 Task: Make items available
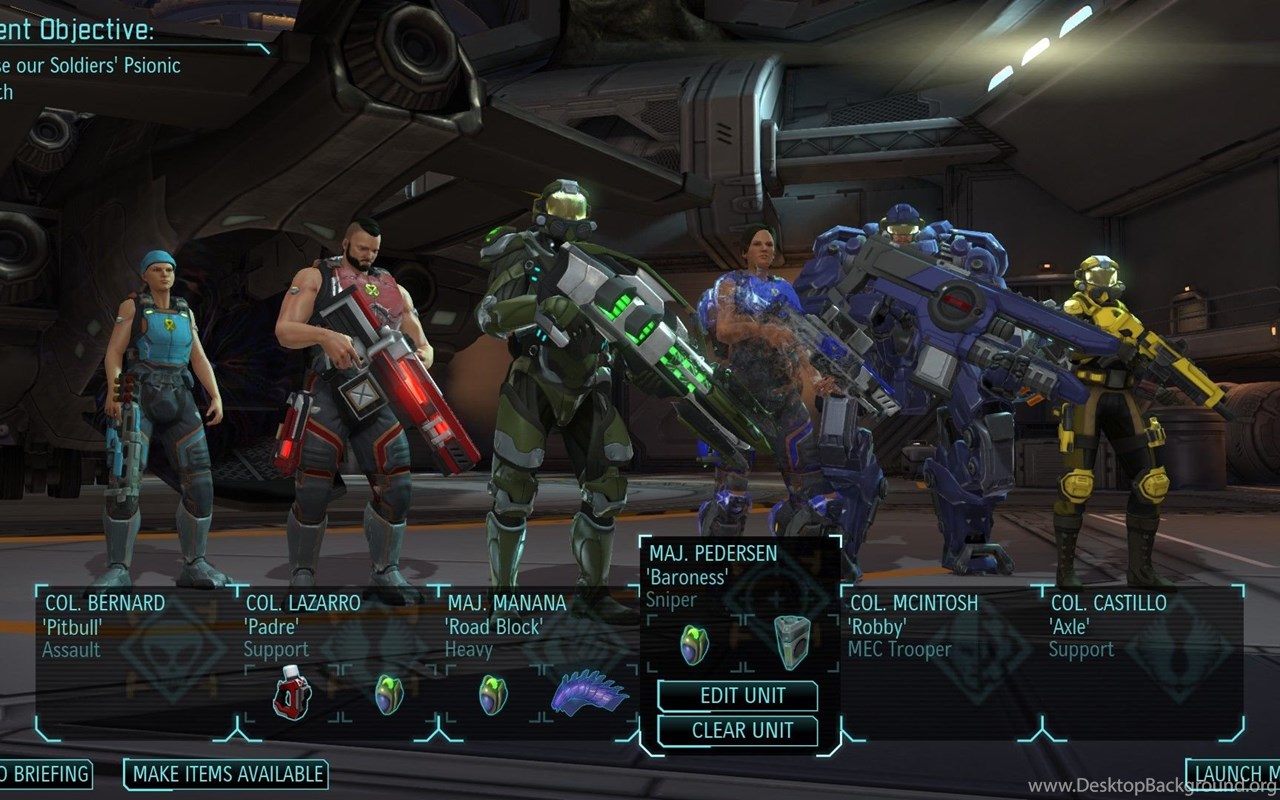pos(228,773)
